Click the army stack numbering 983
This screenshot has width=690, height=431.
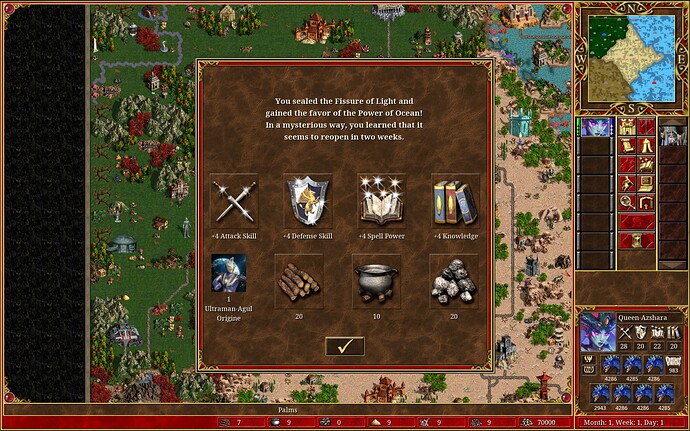click(x=670, y=362)
